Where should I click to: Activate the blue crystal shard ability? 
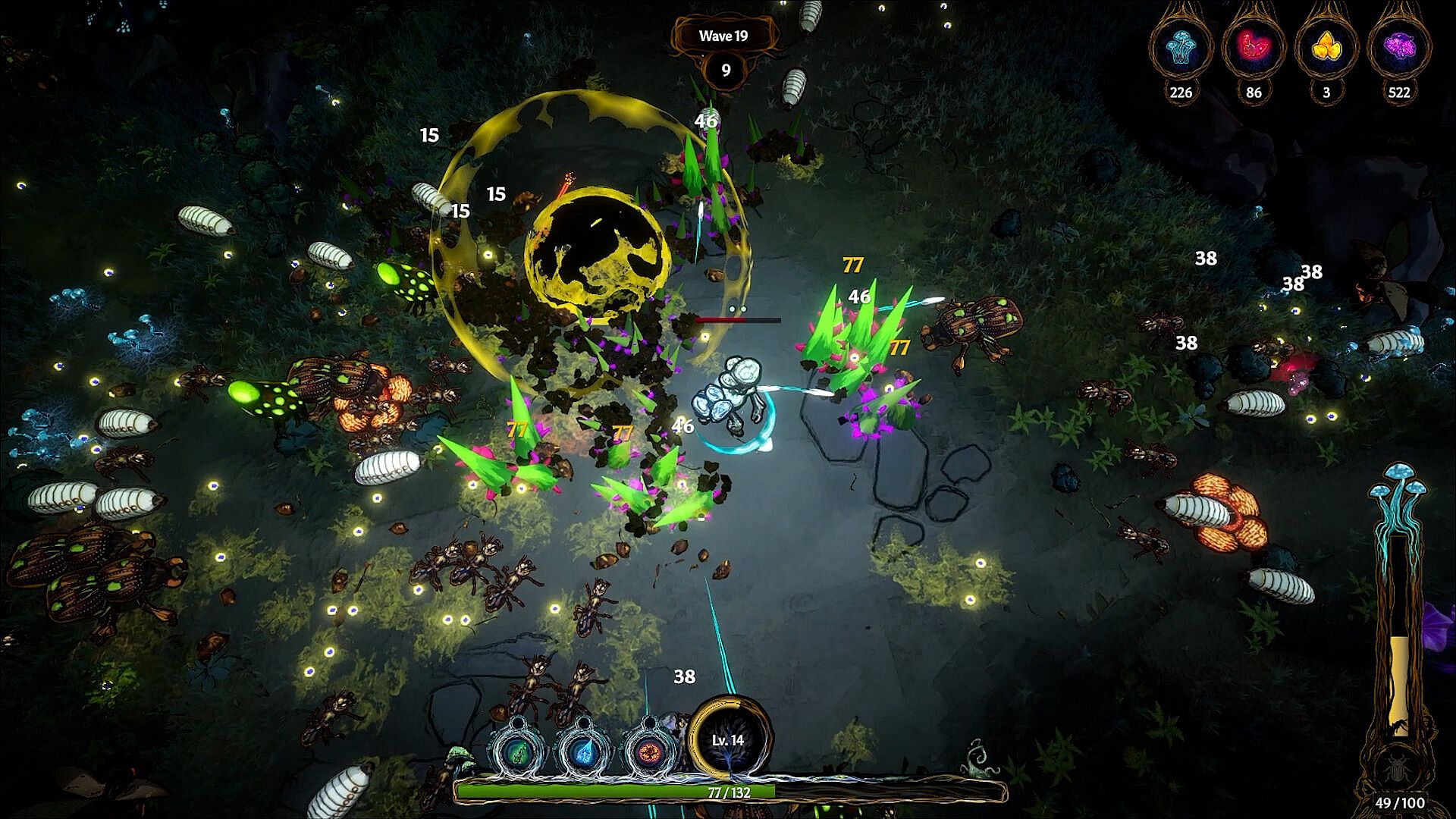(582, 751)
